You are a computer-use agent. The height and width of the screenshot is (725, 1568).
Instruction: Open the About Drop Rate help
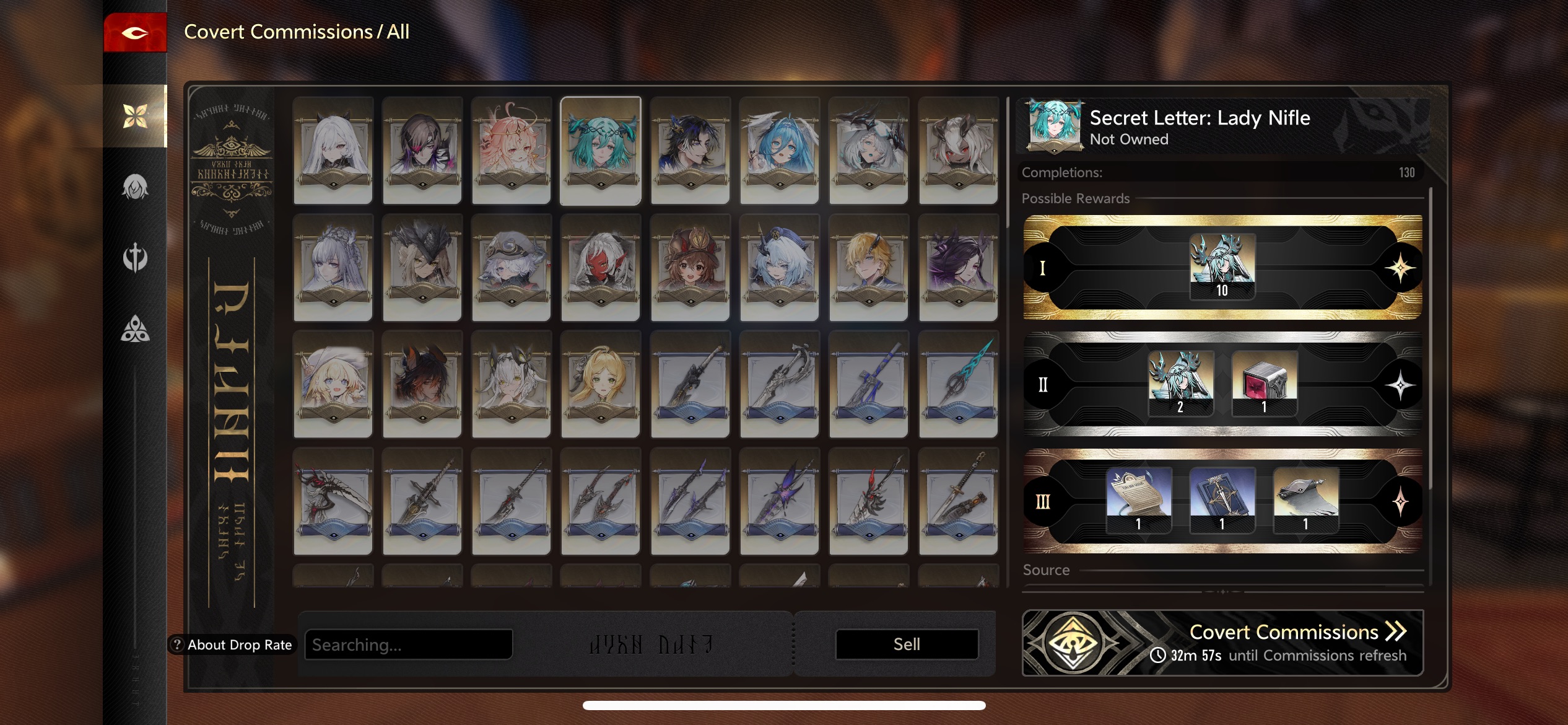pyautogui.click(x=232, y=644)
